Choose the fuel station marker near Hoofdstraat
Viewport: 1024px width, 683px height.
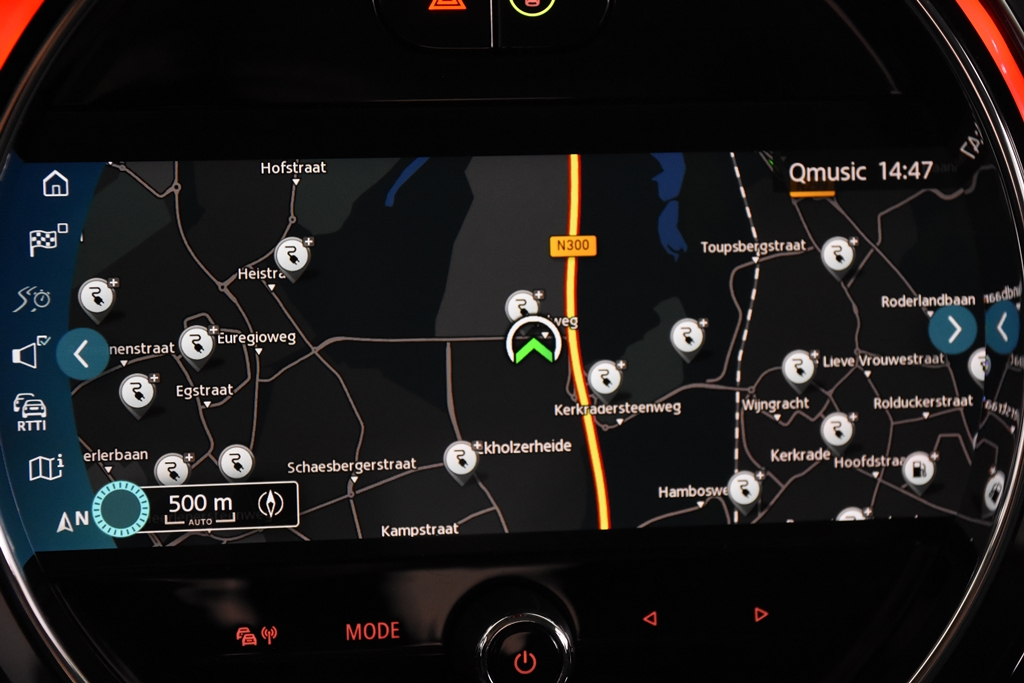(x=917, y=468)
